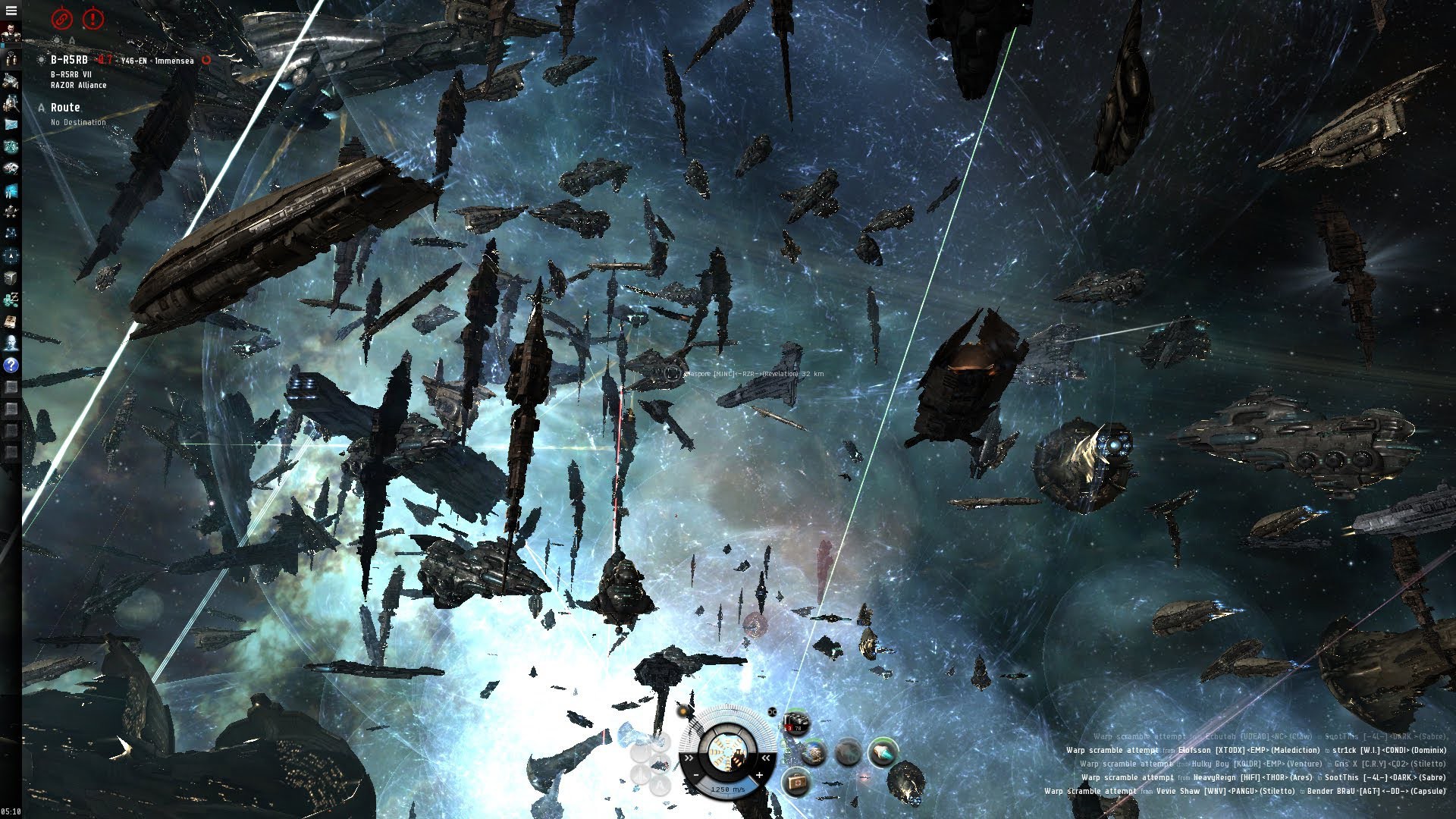Activate the module showing 78 charges
The image size is (1456, 819).
coord(795,723)
